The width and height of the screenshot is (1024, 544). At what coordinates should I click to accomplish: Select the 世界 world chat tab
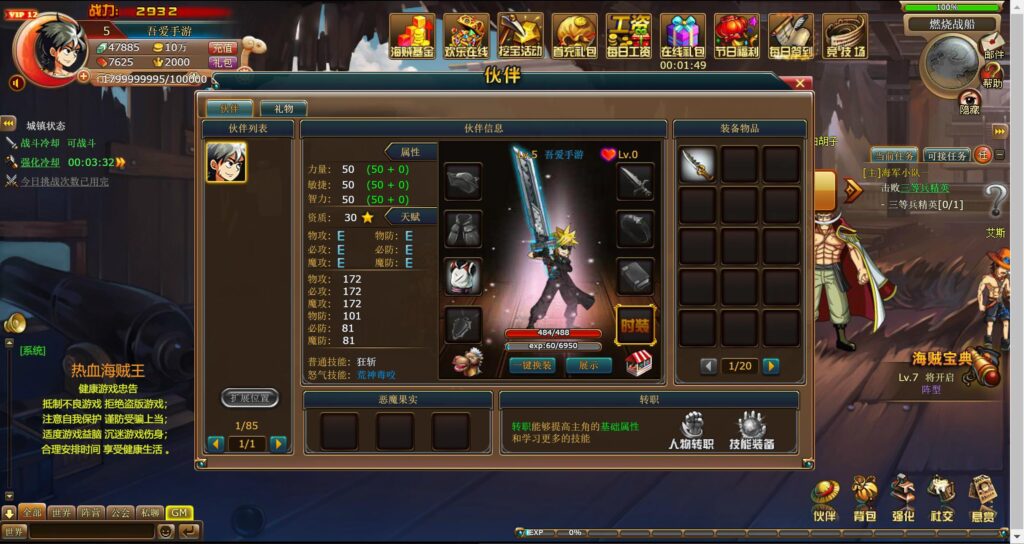[x=62, y=512]
